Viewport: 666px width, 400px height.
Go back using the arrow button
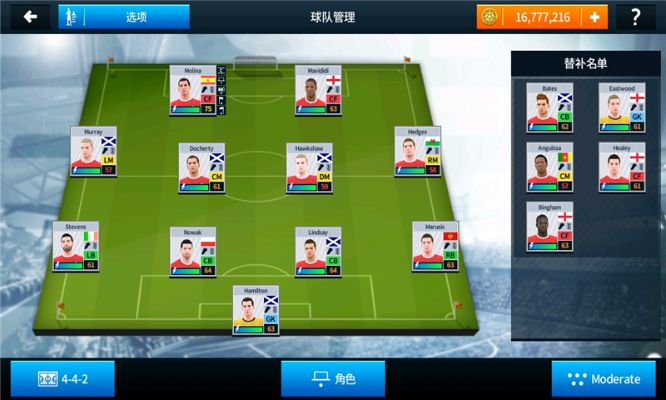(x=30, y=17)
